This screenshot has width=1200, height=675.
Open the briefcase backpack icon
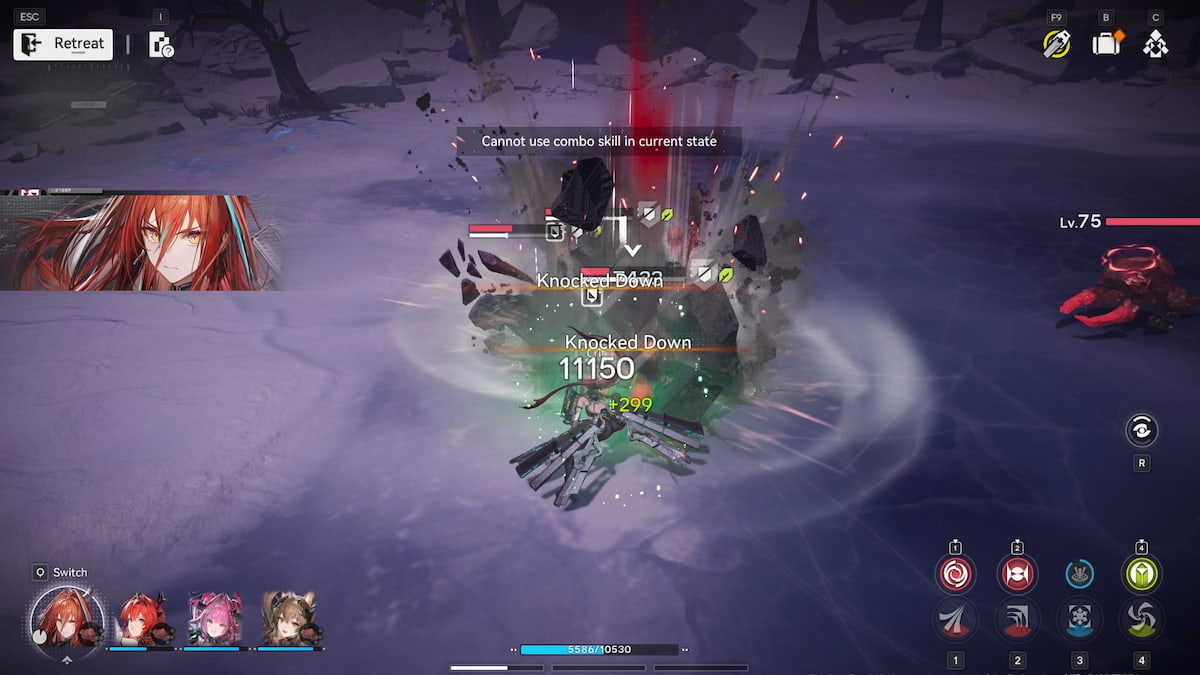1106,44
